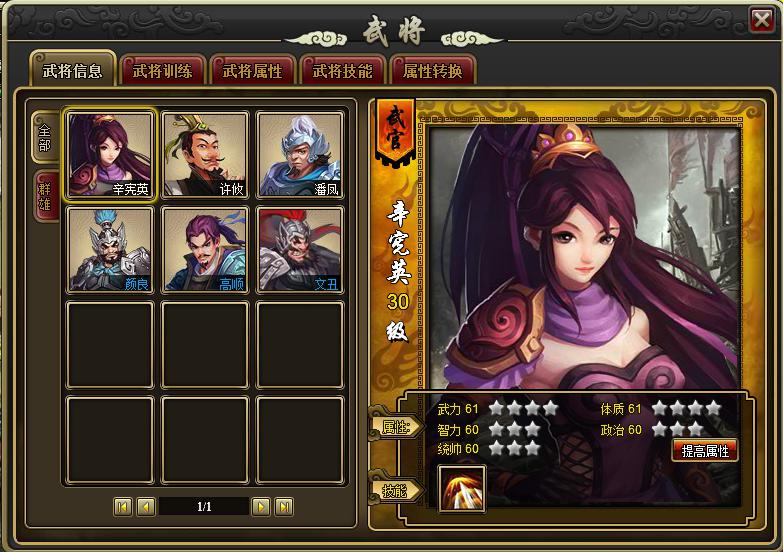This screenshot has height=552, width=783.
Task: Choose general 潘凤 portrait
Action: (x=300, y=154)
